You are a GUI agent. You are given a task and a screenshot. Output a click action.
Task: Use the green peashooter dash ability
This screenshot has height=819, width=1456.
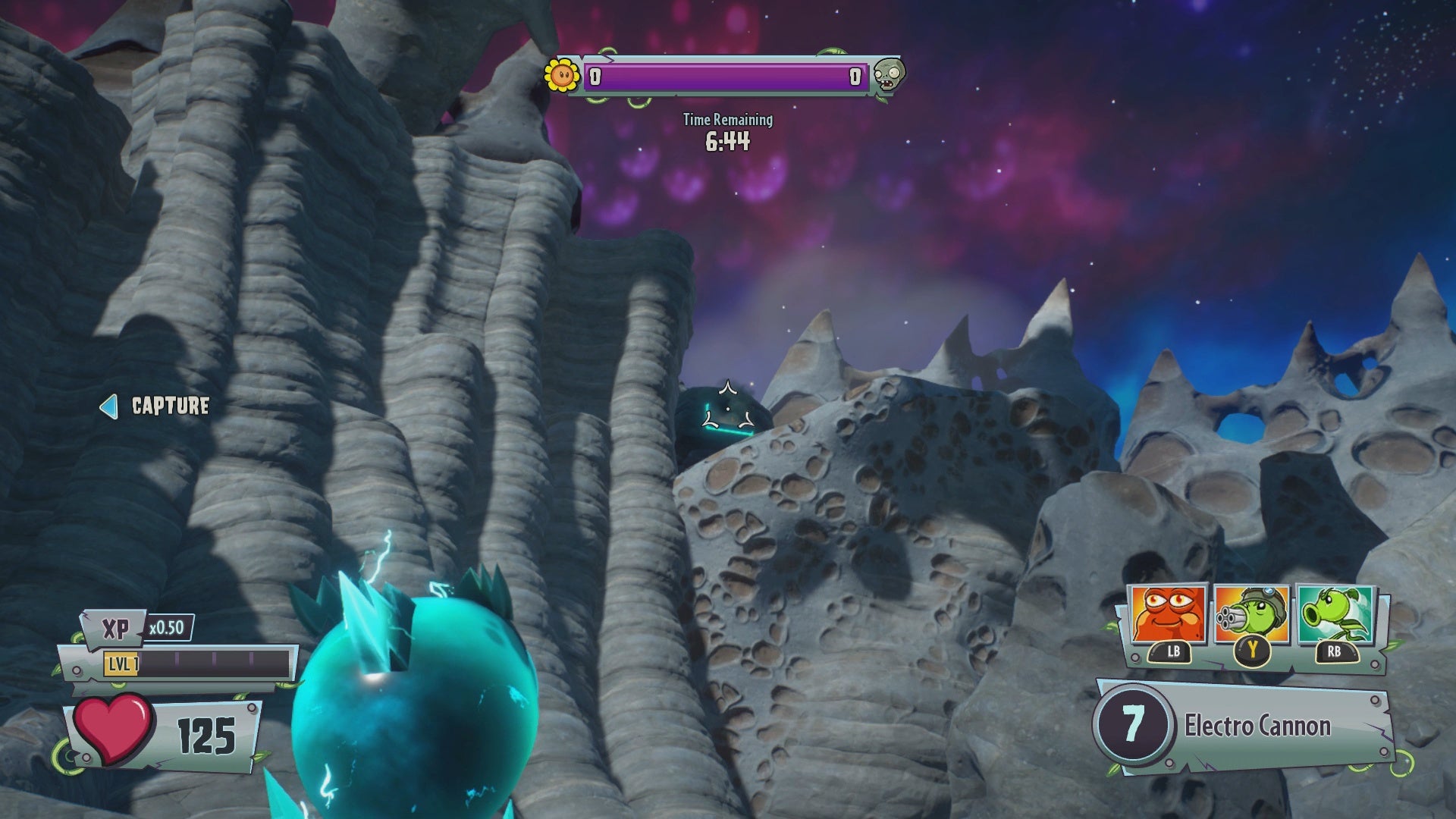pos(1335,615)
